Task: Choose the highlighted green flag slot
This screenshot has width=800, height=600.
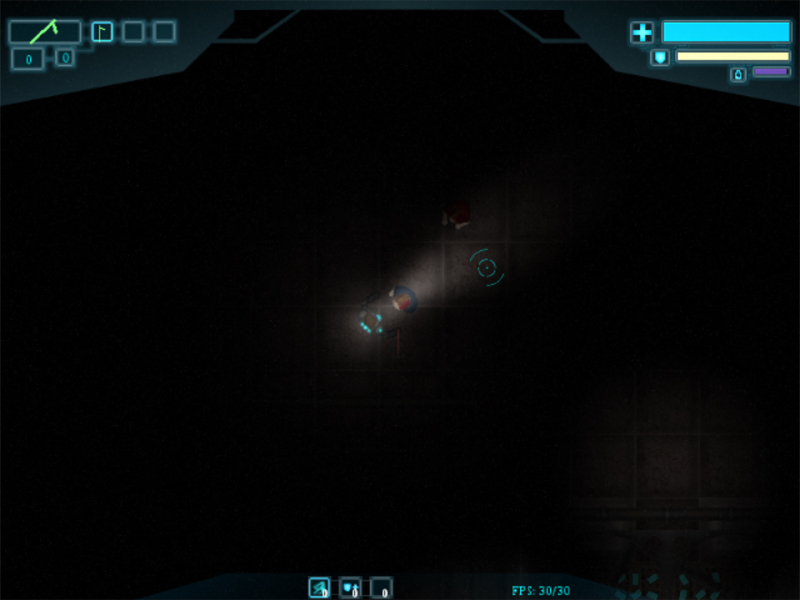Action: point(102,32)
